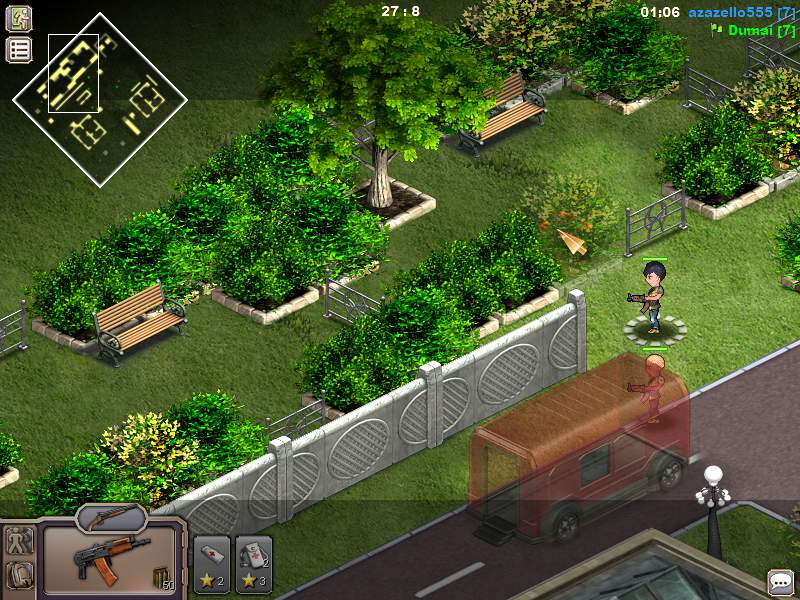The height and width of the screenshot is (600, 800).
Task: Open the list menu button
Action: pos(19,50)
